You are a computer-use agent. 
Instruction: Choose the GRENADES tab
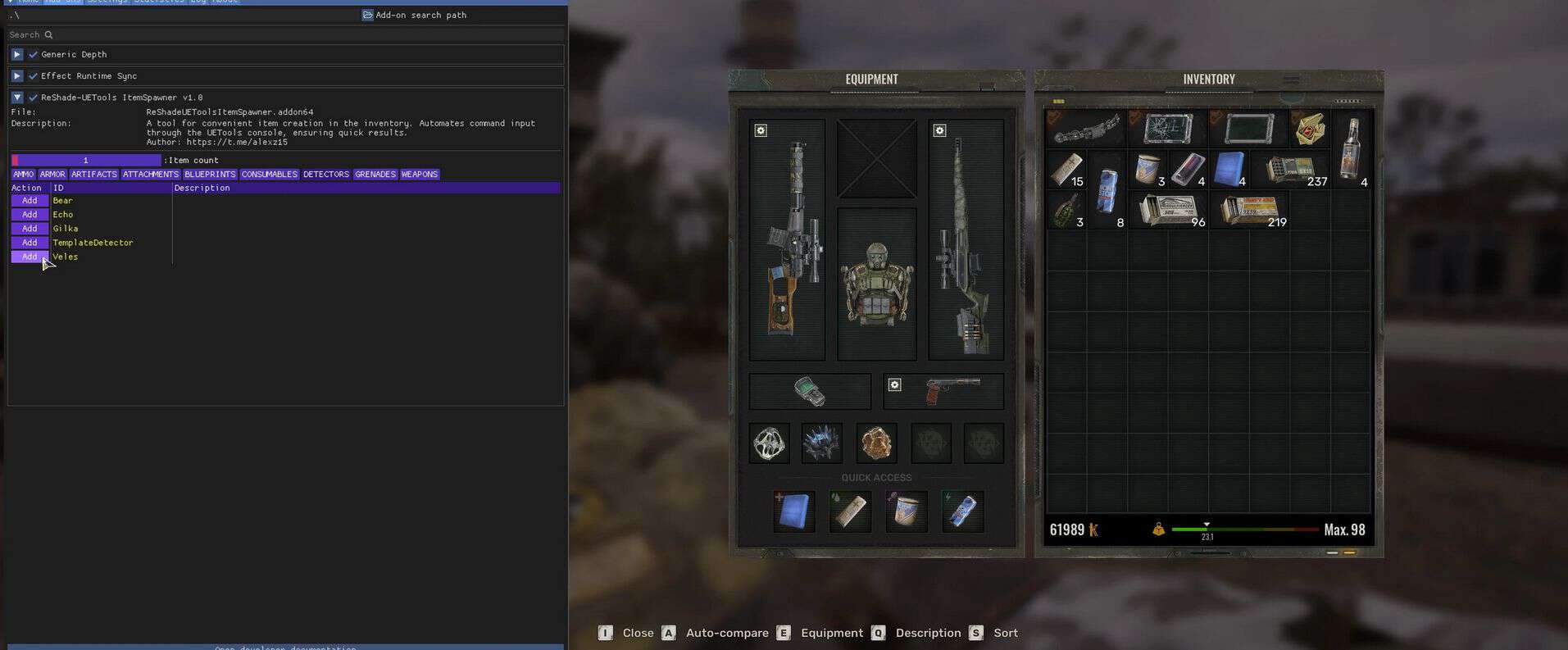(x=375, y=175)
